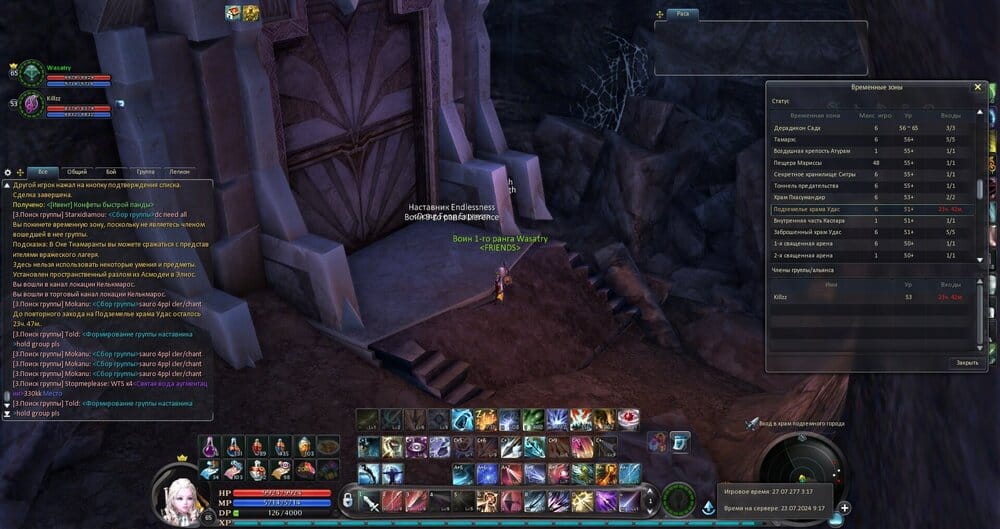The image size is (1000, 529).
Task: Open chat settings gear icon
Action: click(8, 173)
